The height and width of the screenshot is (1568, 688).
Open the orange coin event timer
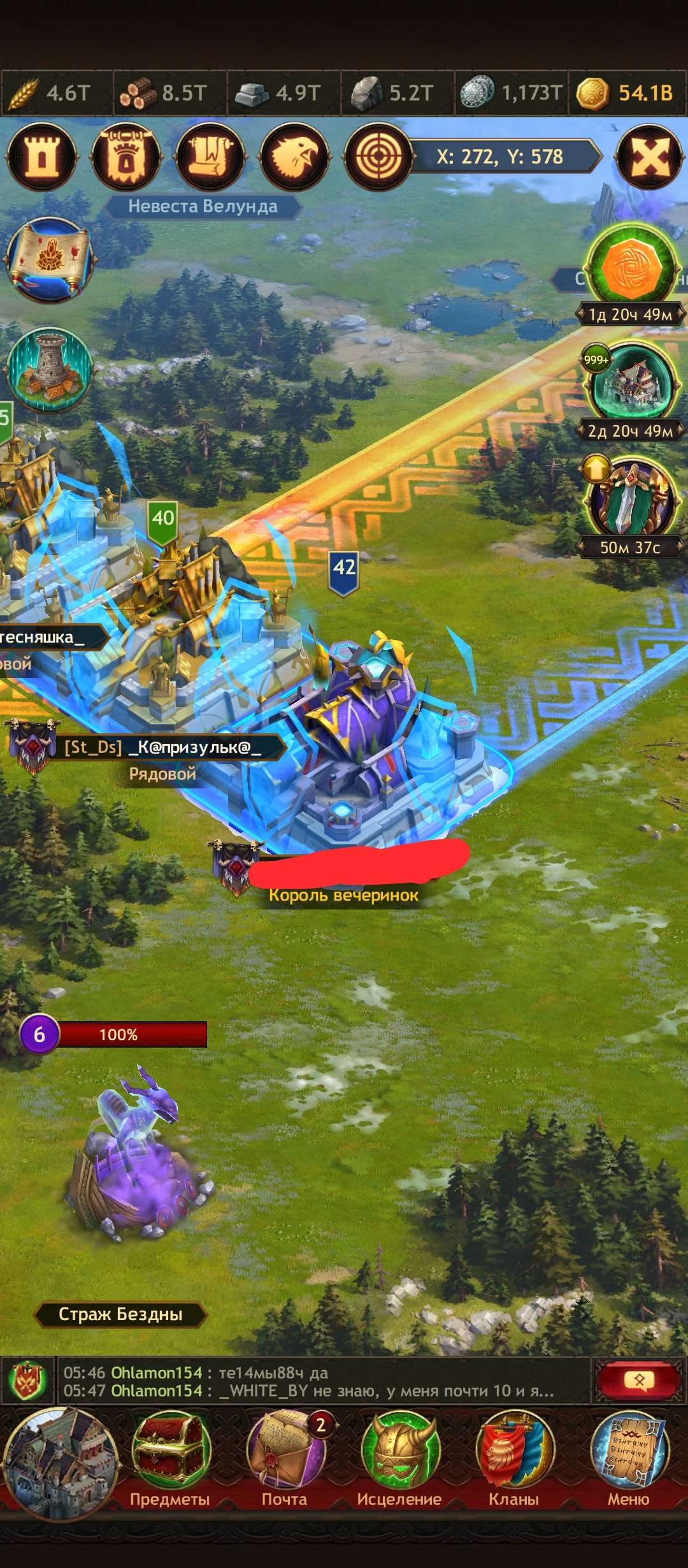point(631,268)
